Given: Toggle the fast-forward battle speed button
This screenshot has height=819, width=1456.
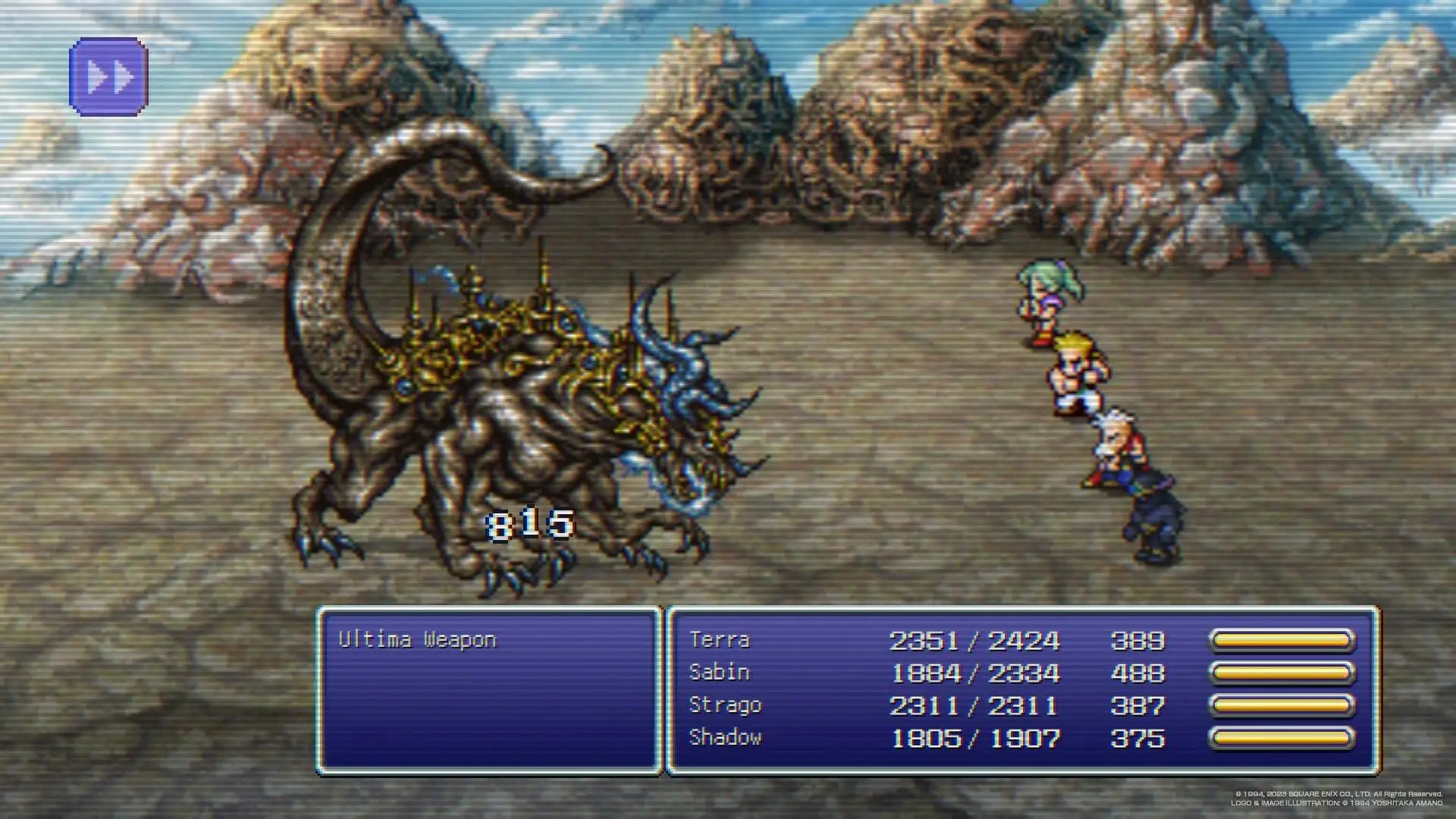Looking at the screenshot, I should (108, 77).
